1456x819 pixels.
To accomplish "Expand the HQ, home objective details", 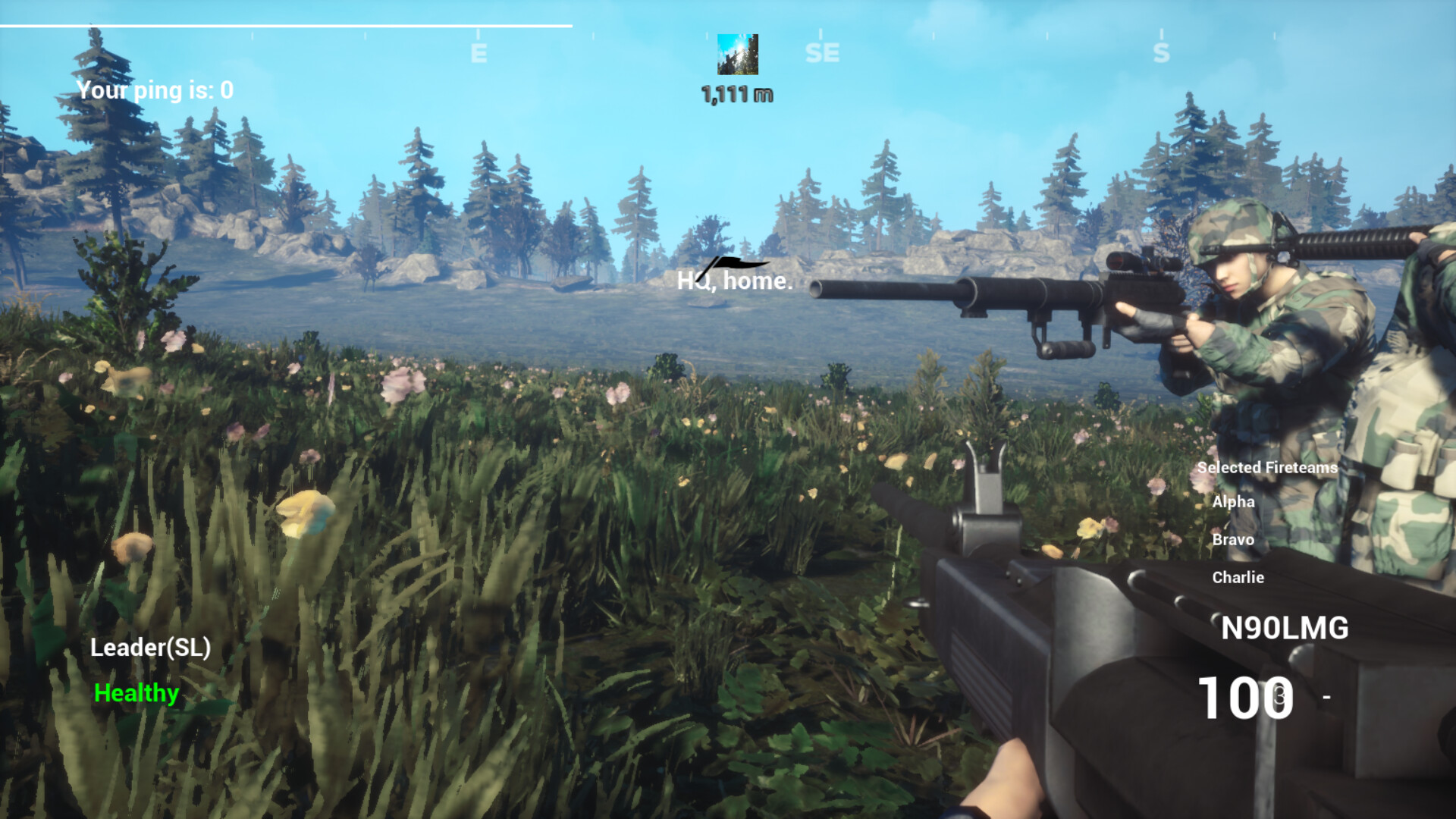I will tap(734, 283).
